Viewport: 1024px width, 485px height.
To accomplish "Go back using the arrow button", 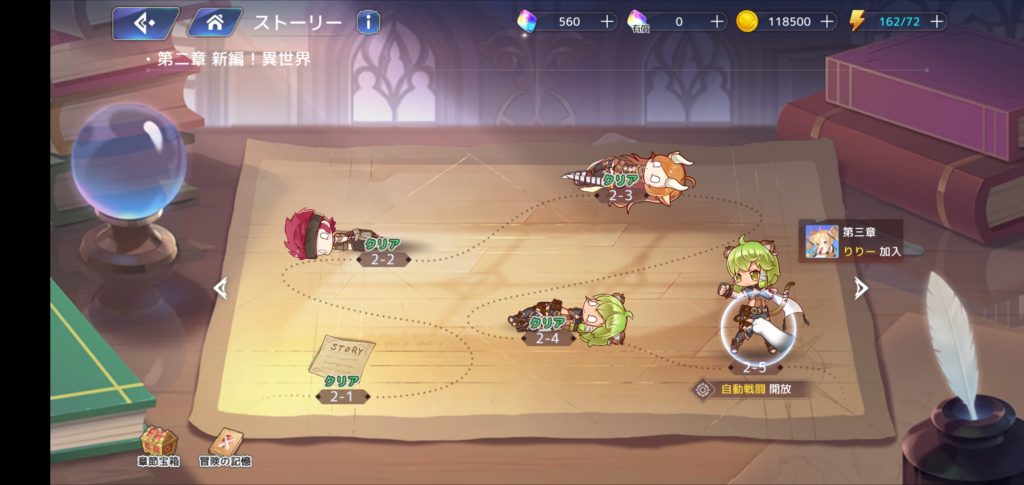I will [x=144, y=22].
